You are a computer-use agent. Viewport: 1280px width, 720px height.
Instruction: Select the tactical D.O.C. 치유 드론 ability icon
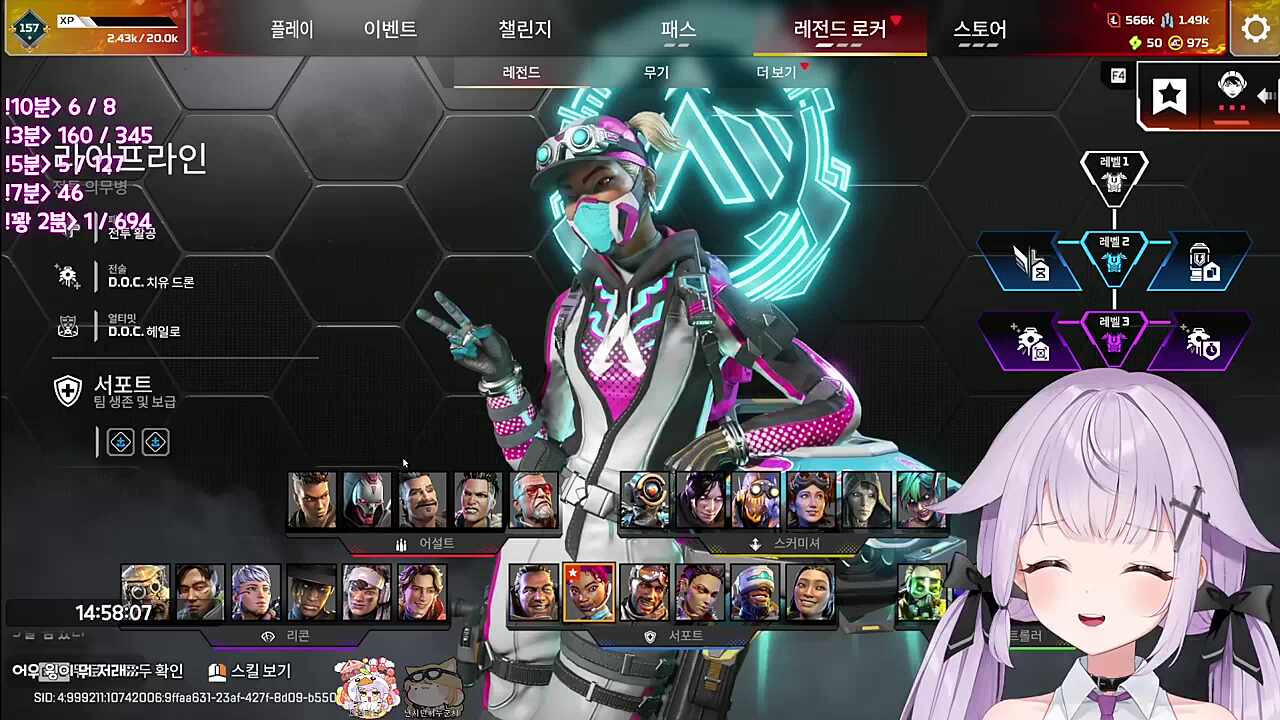tap(68, 277)
